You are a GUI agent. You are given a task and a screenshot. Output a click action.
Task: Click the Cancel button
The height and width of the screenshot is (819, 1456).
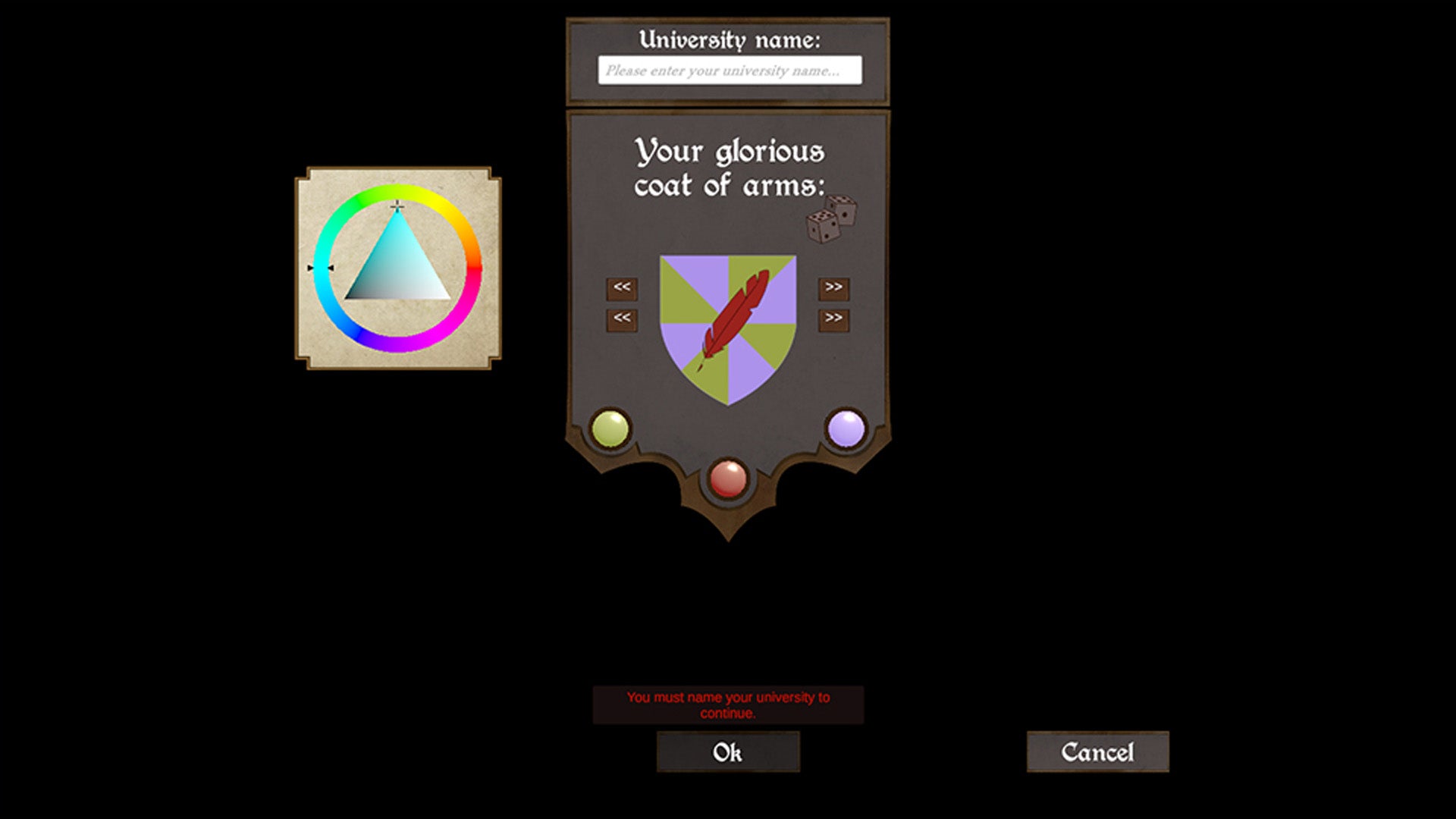(x=1098, y=752)
